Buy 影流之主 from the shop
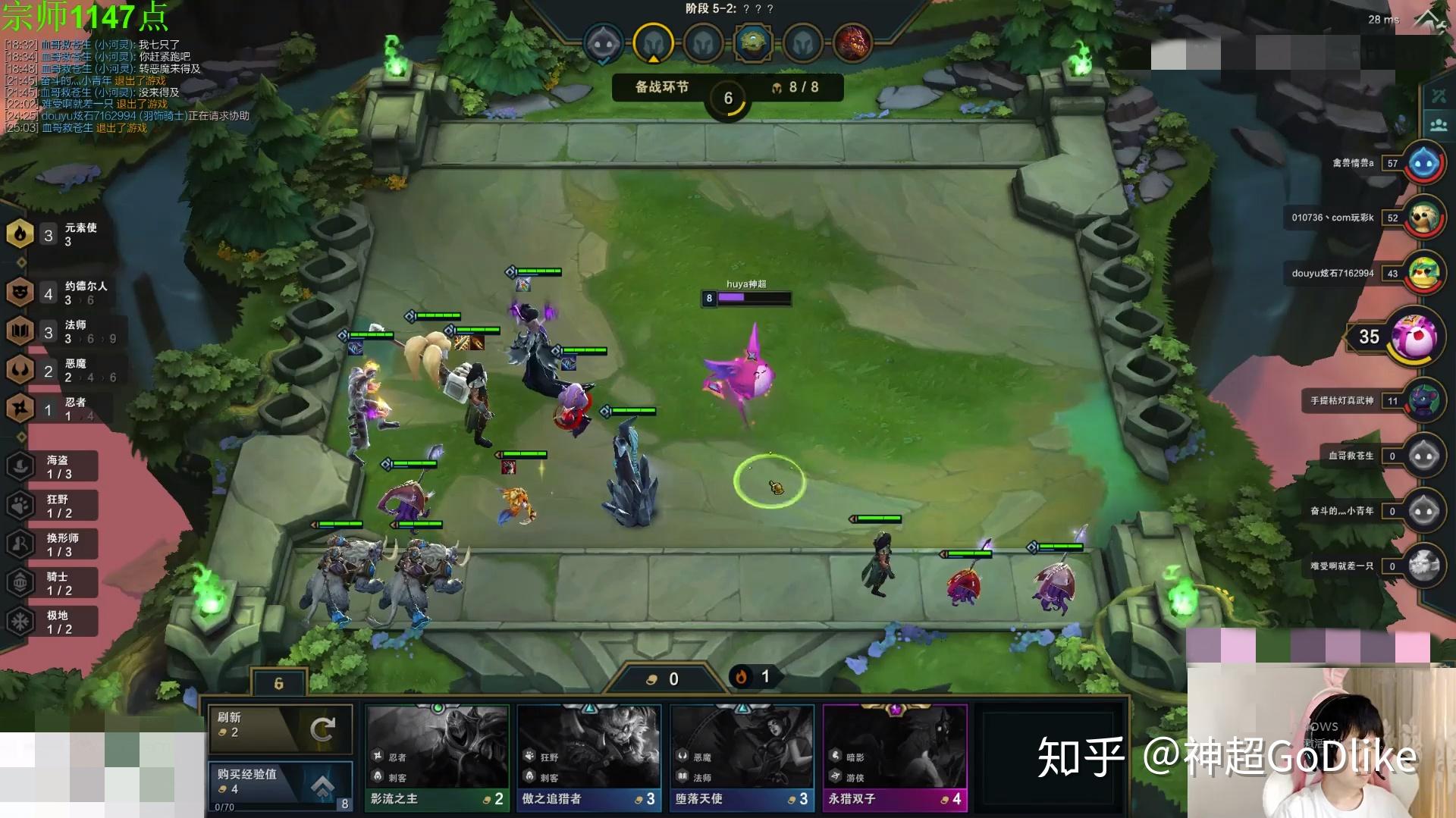Image resolution: width=1456 pixels, height=818 pixels. [x=437, y=757]
